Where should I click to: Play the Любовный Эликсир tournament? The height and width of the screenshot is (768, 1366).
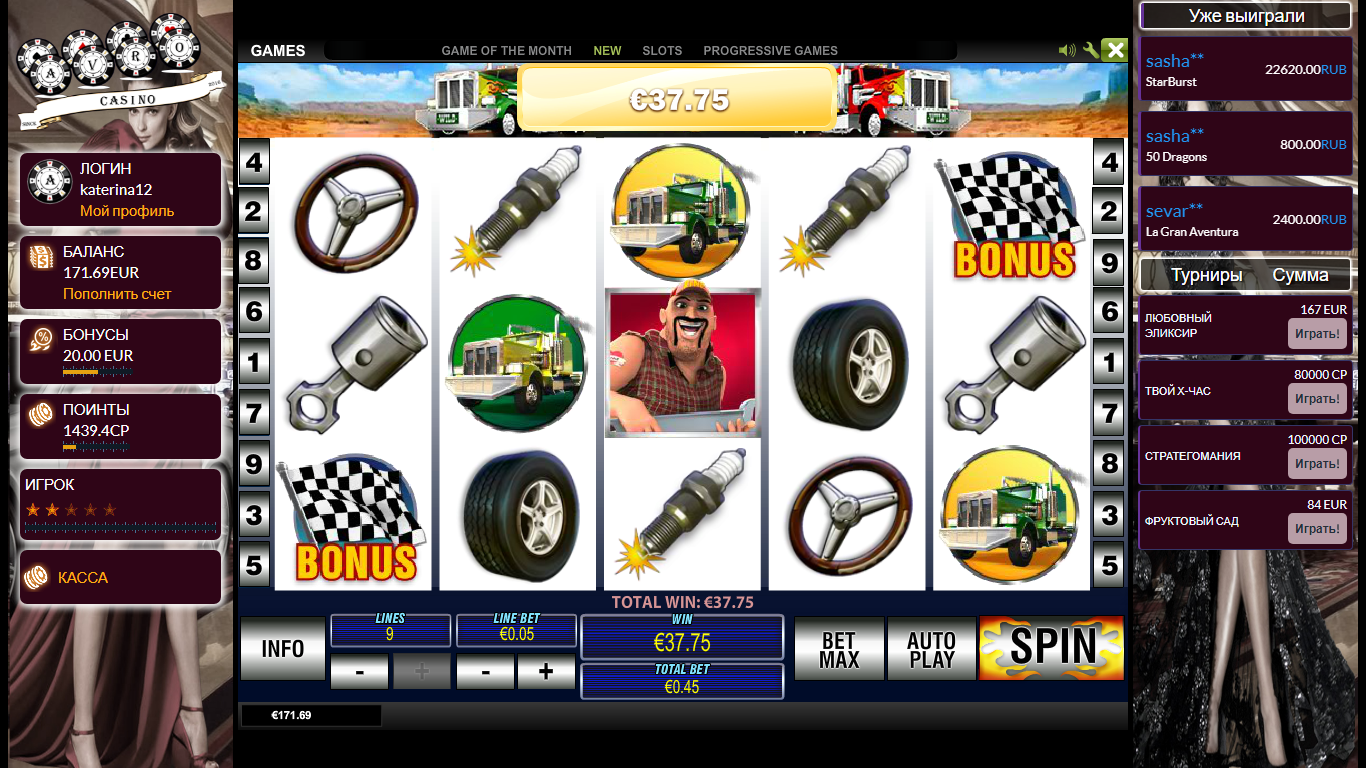coord(1317,334)
